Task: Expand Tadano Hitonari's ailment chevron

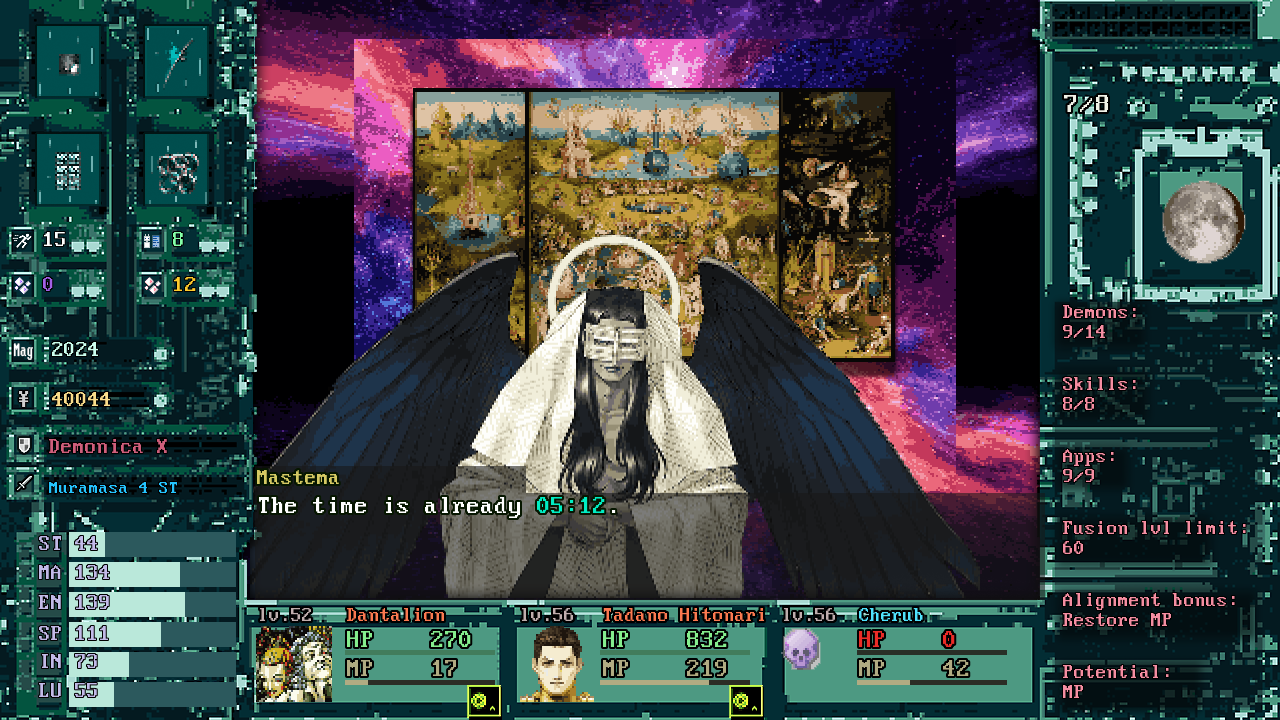Action: [752, 707]
